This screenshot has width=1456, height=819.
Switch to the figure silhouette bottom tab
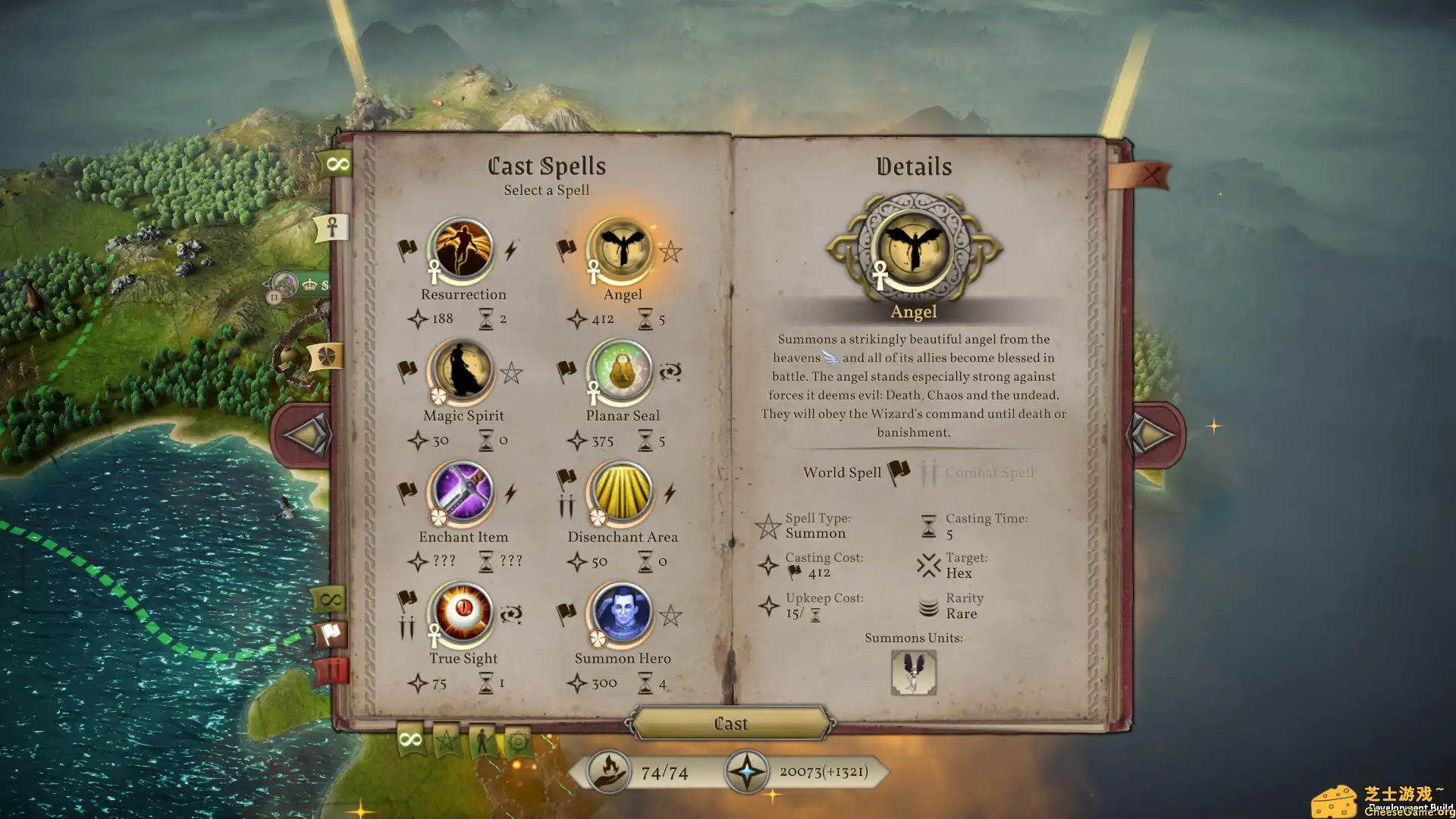tap(482, 740)
